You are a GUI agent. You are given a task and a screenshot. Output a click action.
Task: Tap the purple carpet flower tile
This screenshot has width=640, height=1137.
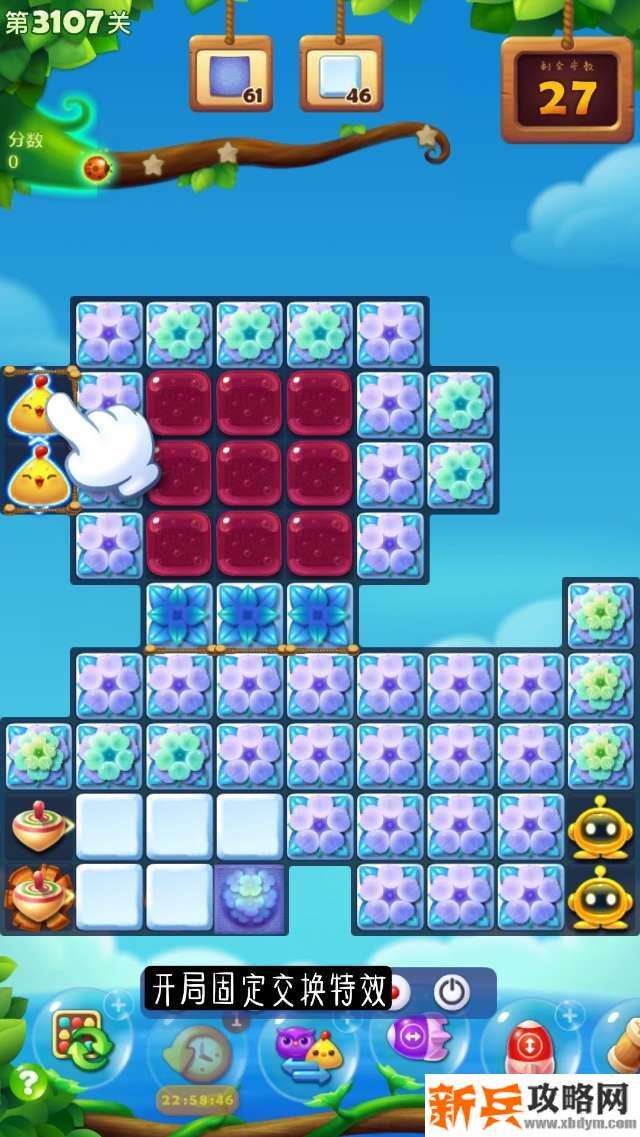250,897
